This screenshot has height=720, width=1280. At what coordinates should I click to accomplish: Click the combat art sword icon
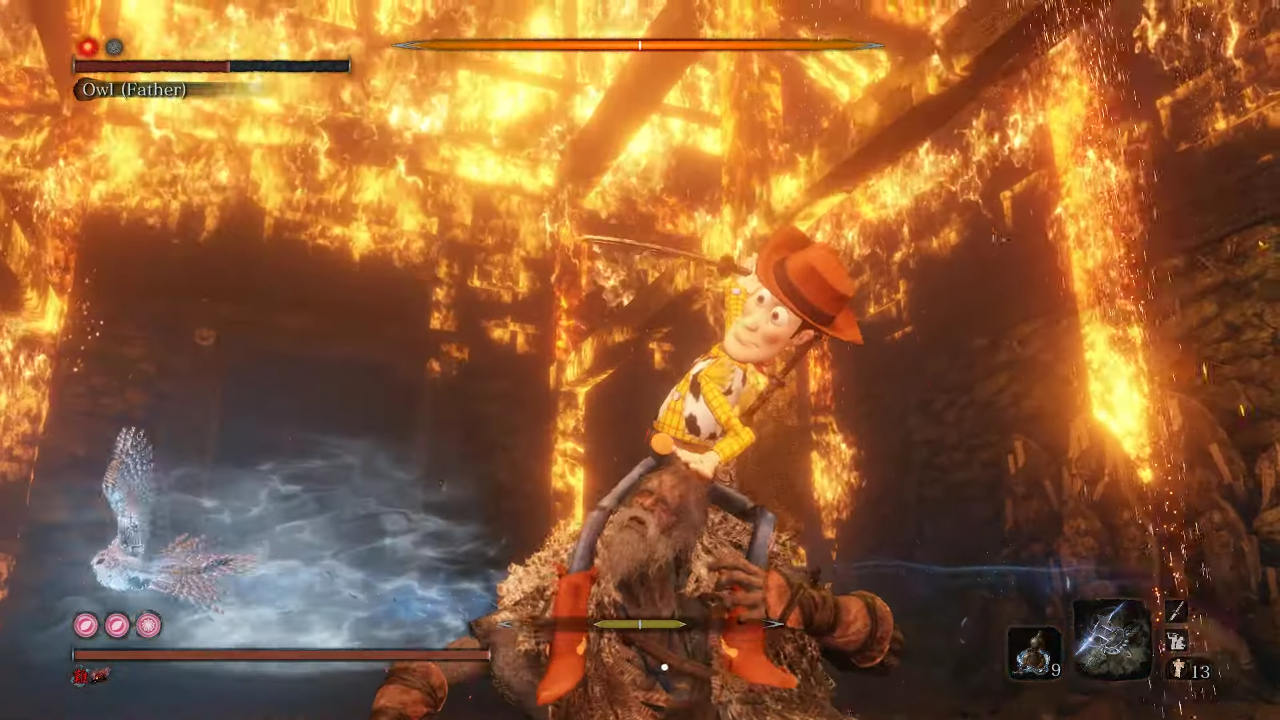pyautogui.click(x=1176, y=611)
